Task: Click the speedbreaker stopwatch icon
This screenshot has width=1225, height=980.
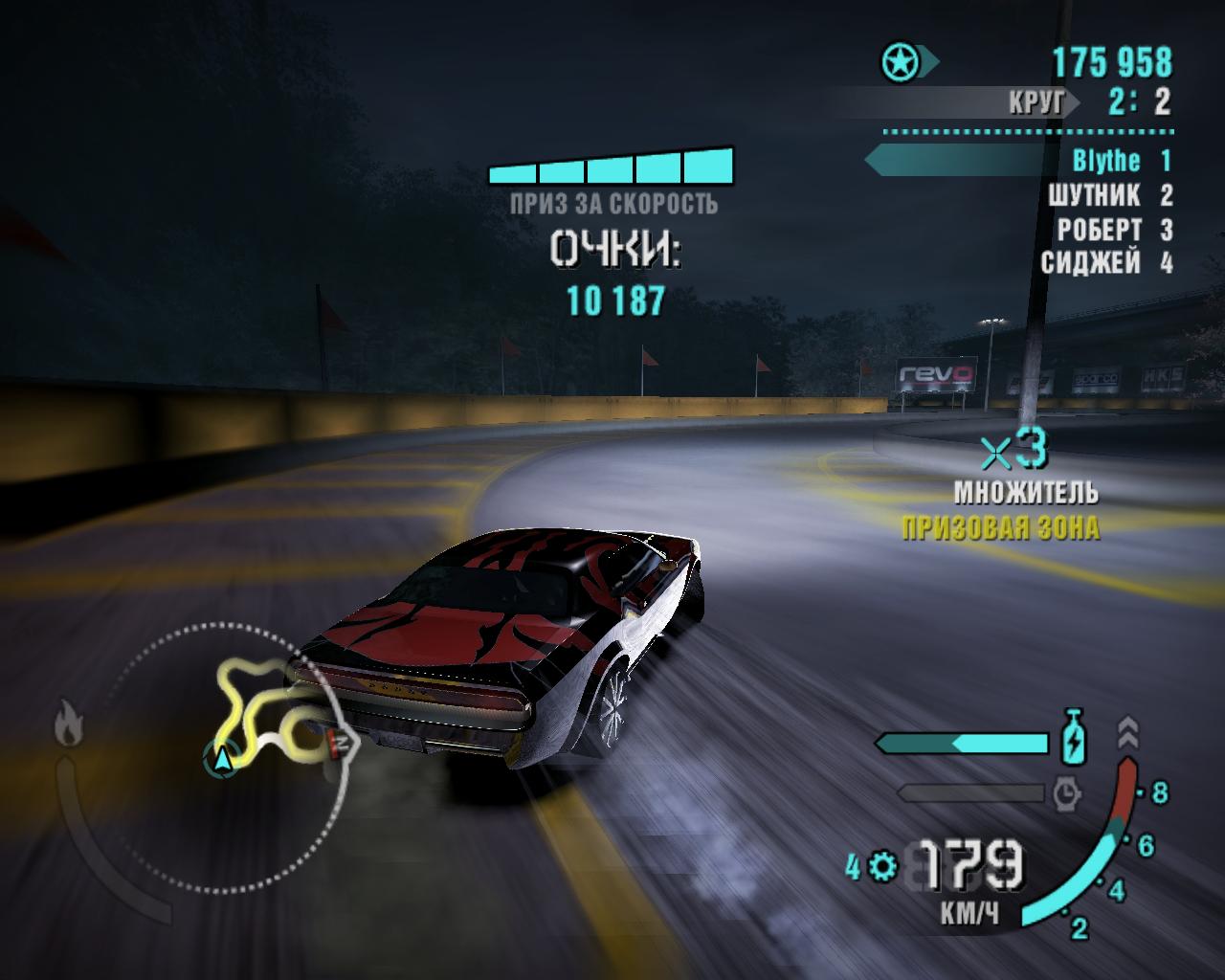Action: click(x=1066, y=792)
